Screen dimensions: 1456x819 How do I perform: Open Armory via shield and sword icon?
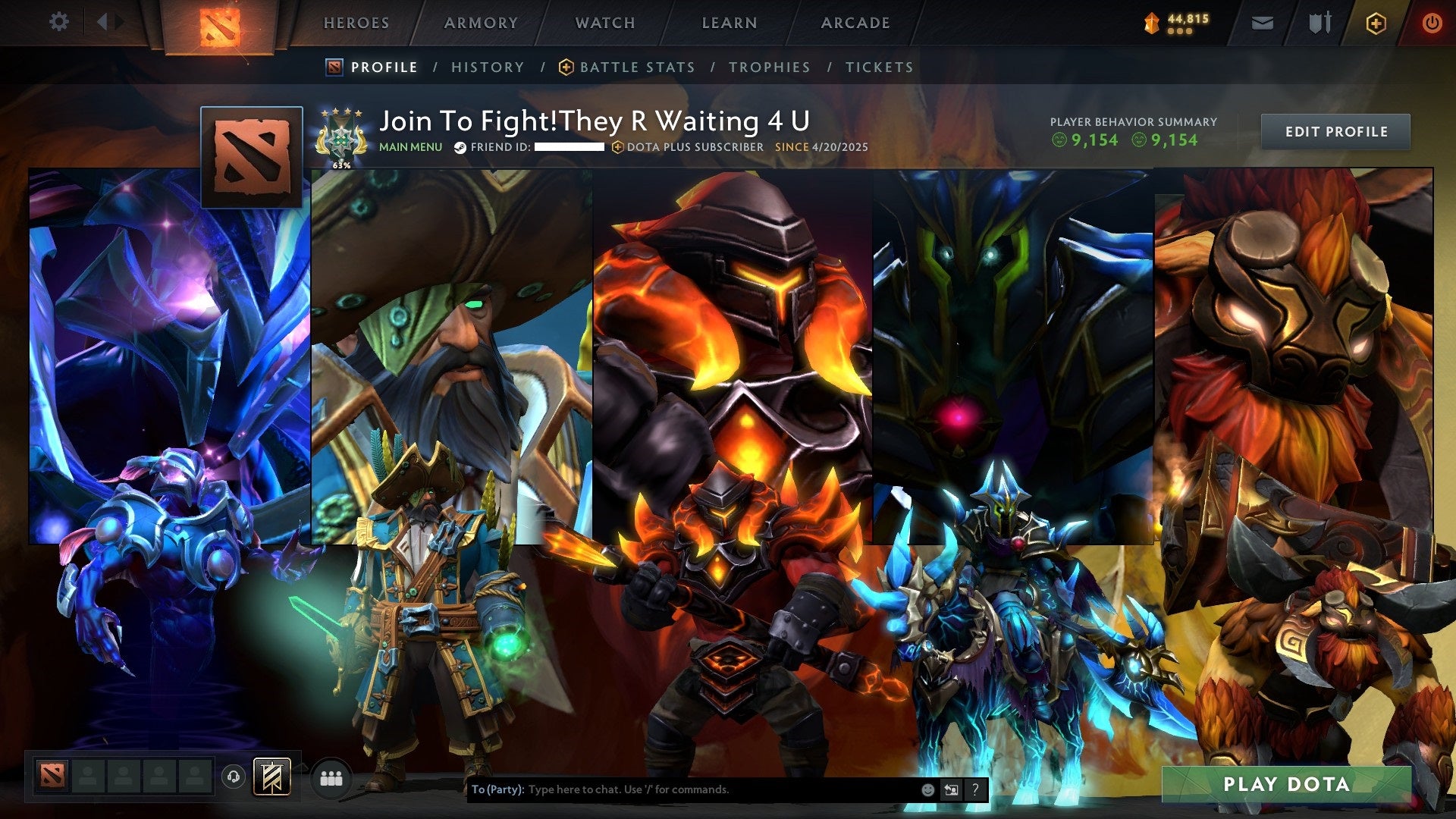[x=1319, y=23]
